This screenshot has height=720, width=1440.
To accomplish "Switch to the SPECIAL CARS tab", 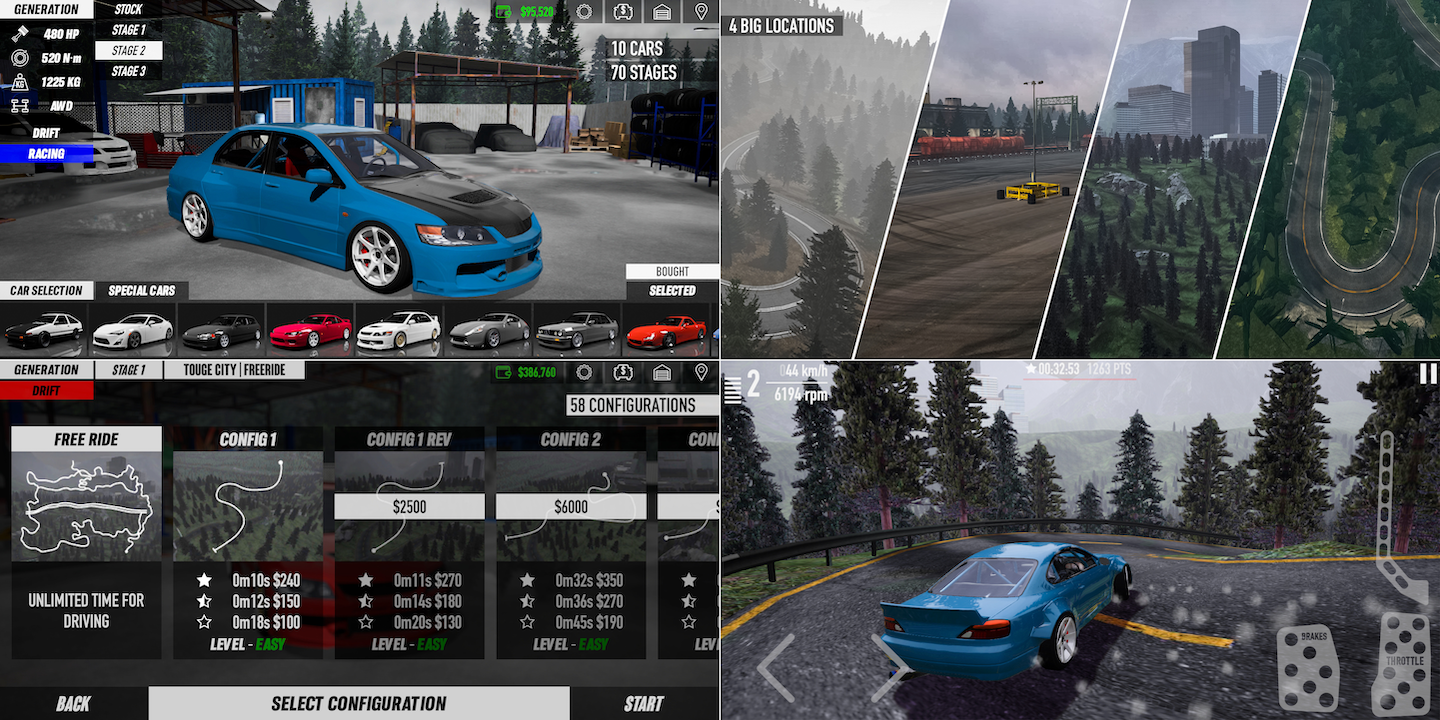I will point(140,290).
